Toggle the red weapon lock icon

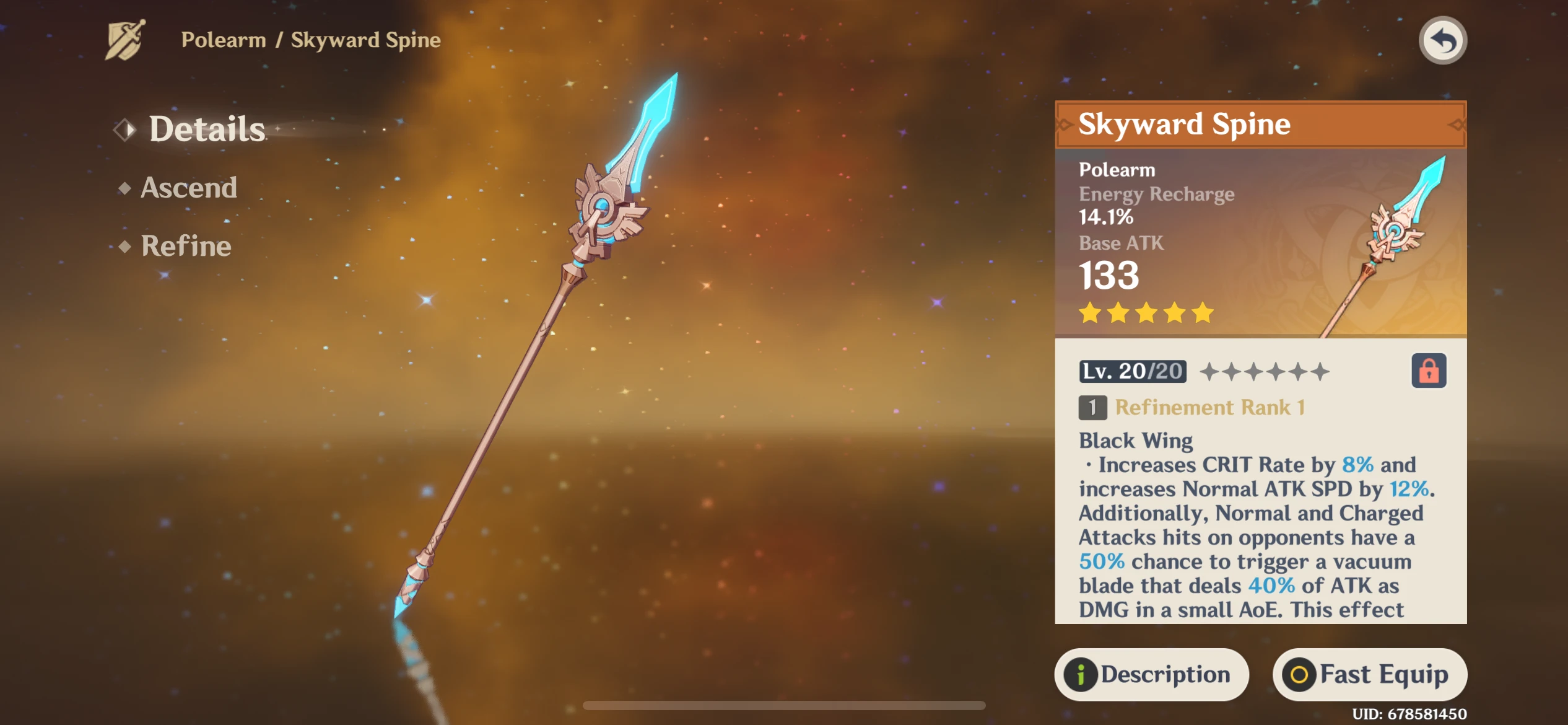(1428, 371)
